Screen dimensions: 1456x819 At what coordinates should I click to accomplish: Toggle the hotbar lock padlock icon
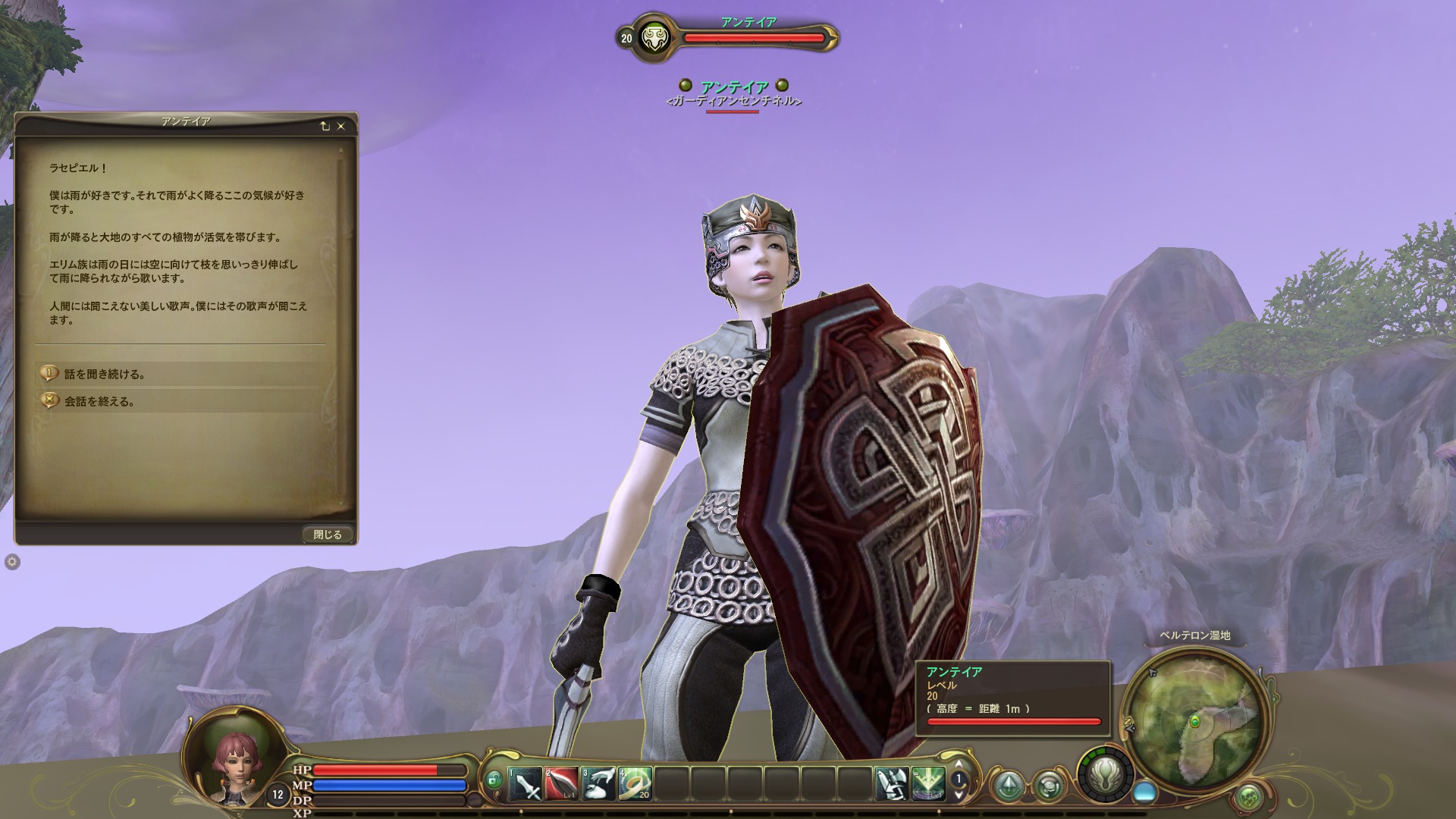(x=494, y=780)
